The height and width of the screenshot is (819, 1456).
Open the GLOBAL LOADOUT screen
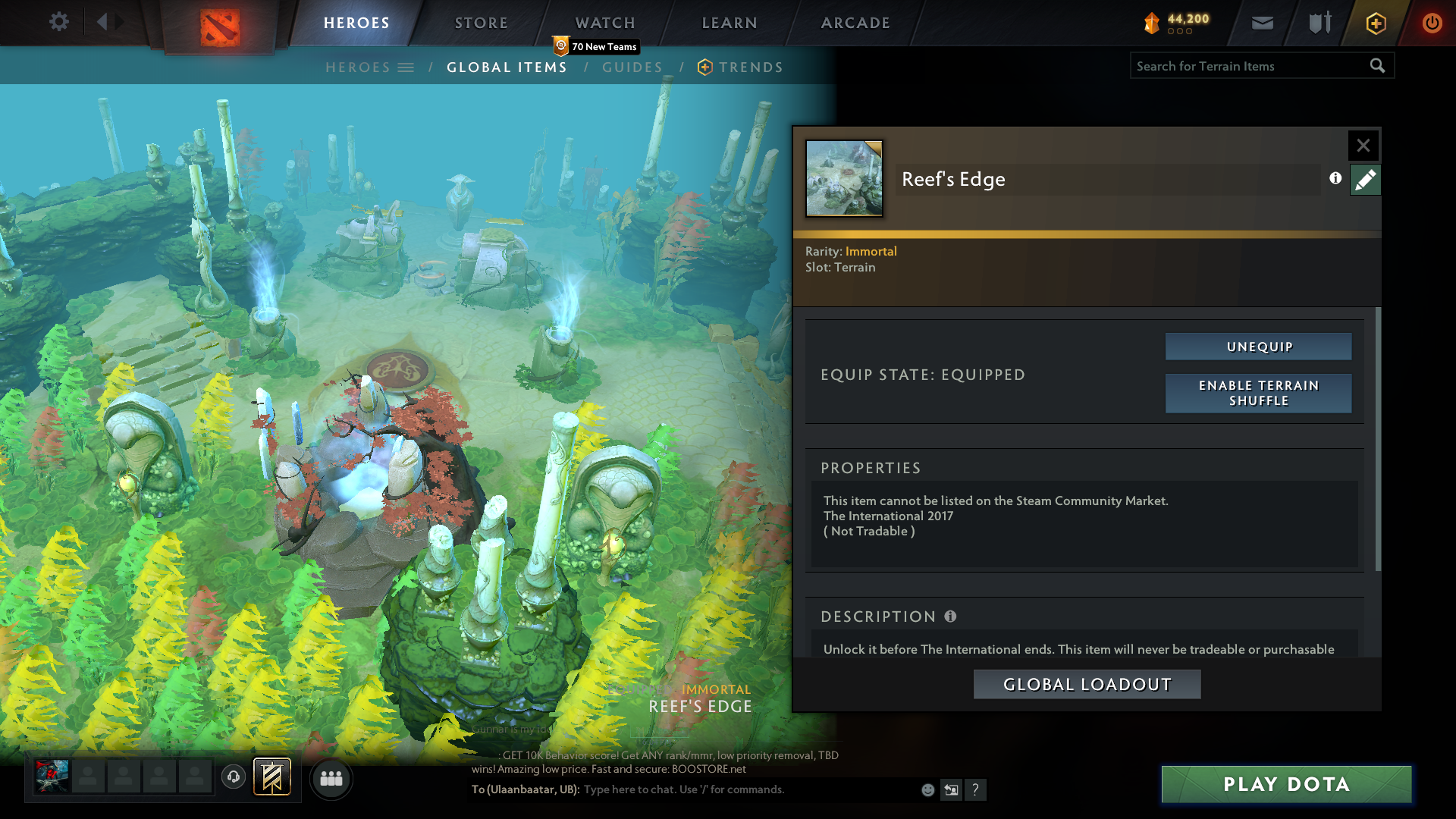pos(1087,683)
